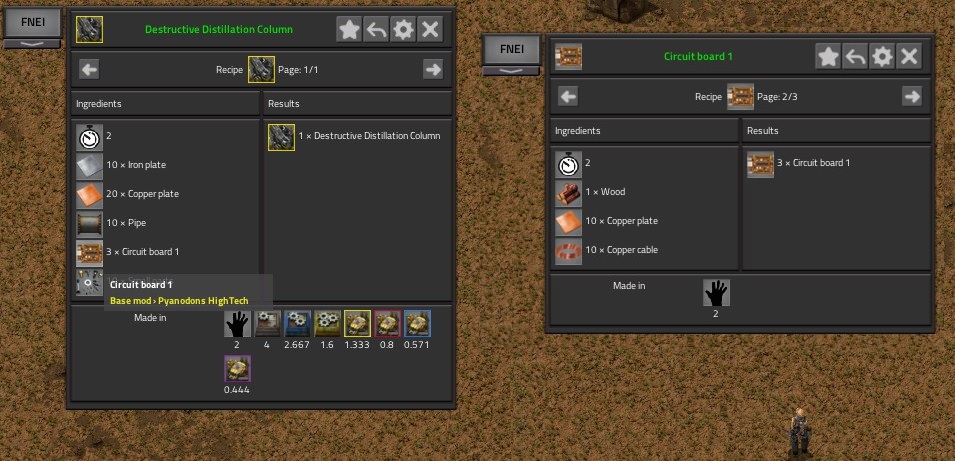Open the Wood ingredient recipe

tap(569, 193)
